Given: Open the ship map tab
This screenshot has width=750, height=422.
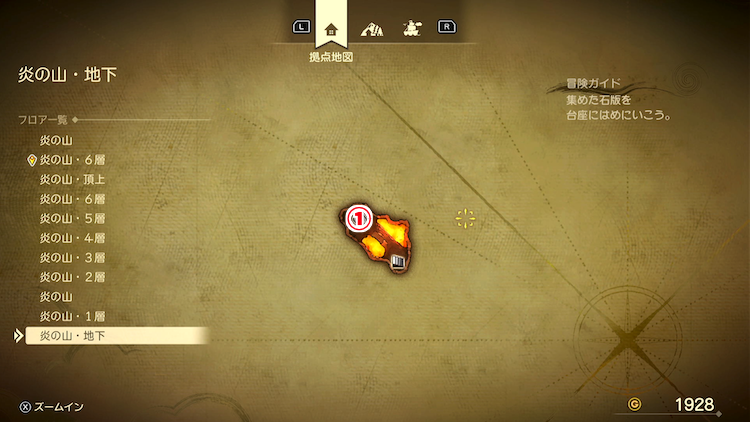Looking at the screenshot, I should coord(410,28).
